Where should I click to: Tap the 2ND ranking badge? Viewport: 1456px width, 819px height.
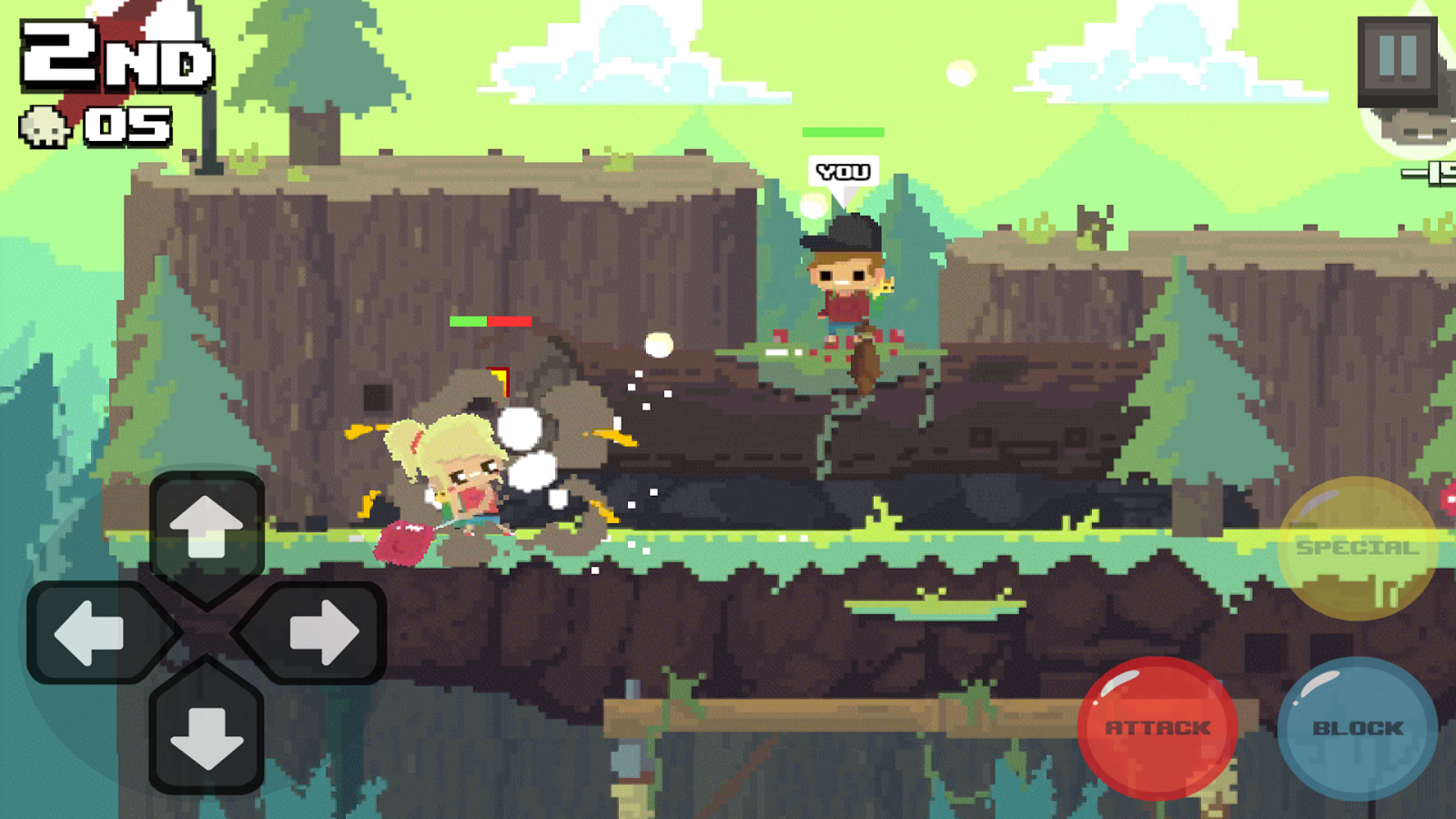coord(109,55)
